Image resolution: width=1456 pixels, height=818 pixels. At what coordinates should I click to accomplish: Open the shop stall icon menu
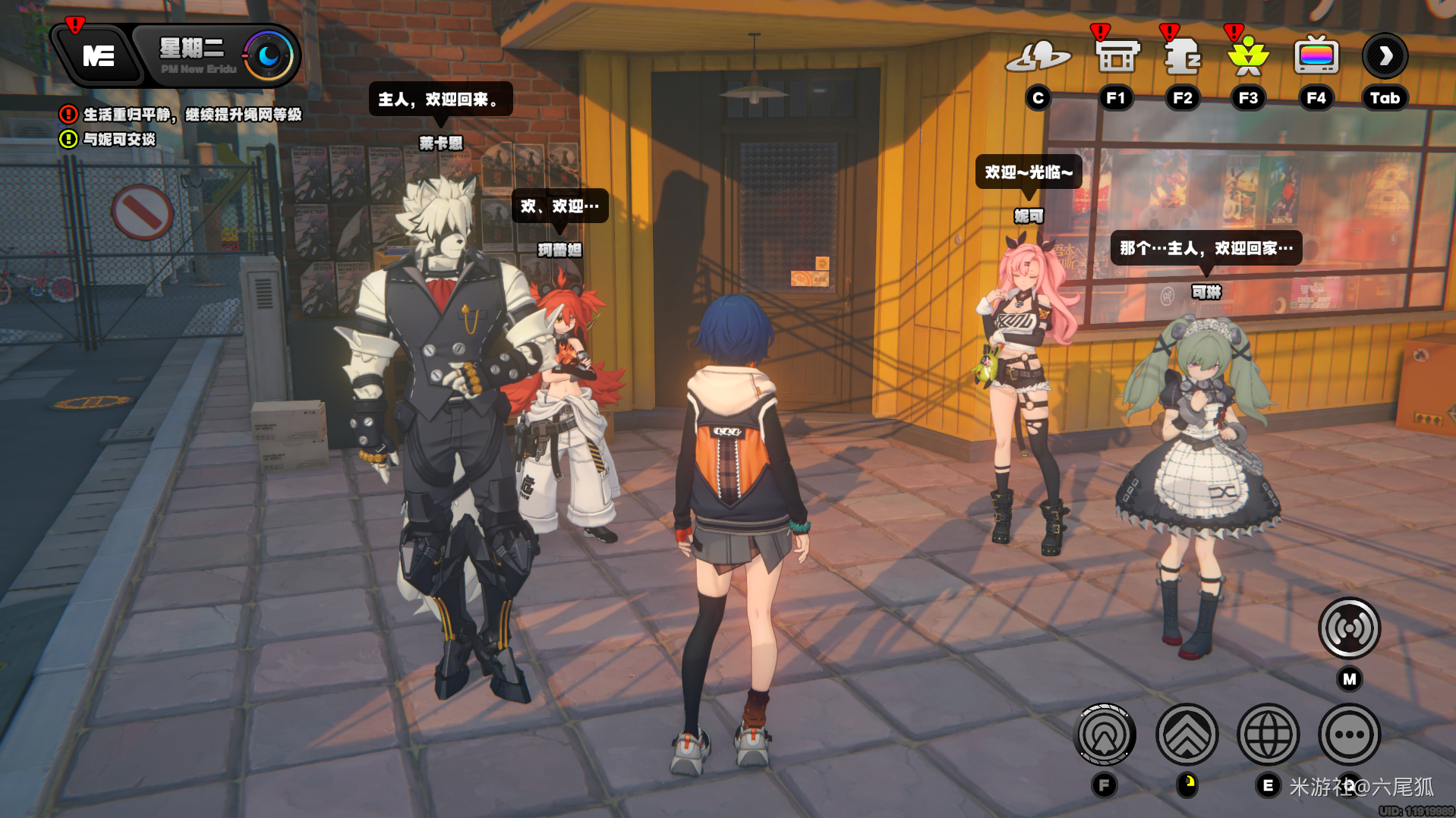(x=1117, y=56)
